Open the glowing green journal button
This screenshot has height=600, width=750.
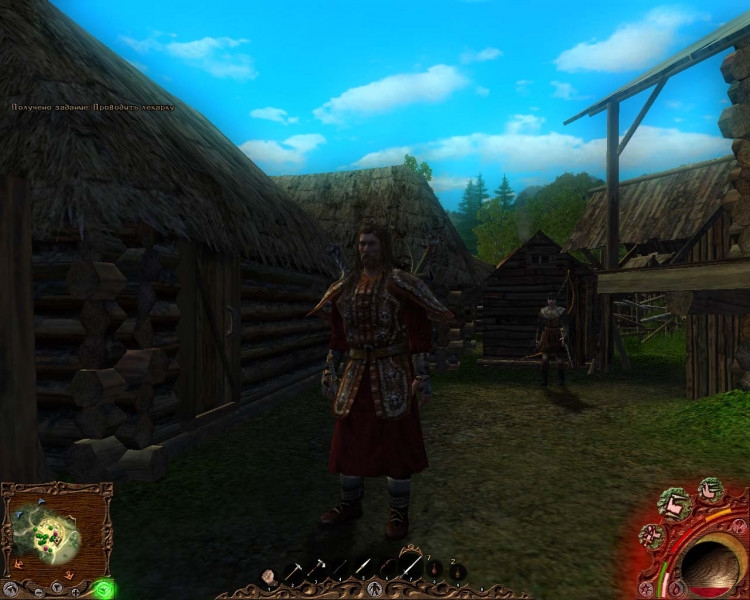pos(102,588)
